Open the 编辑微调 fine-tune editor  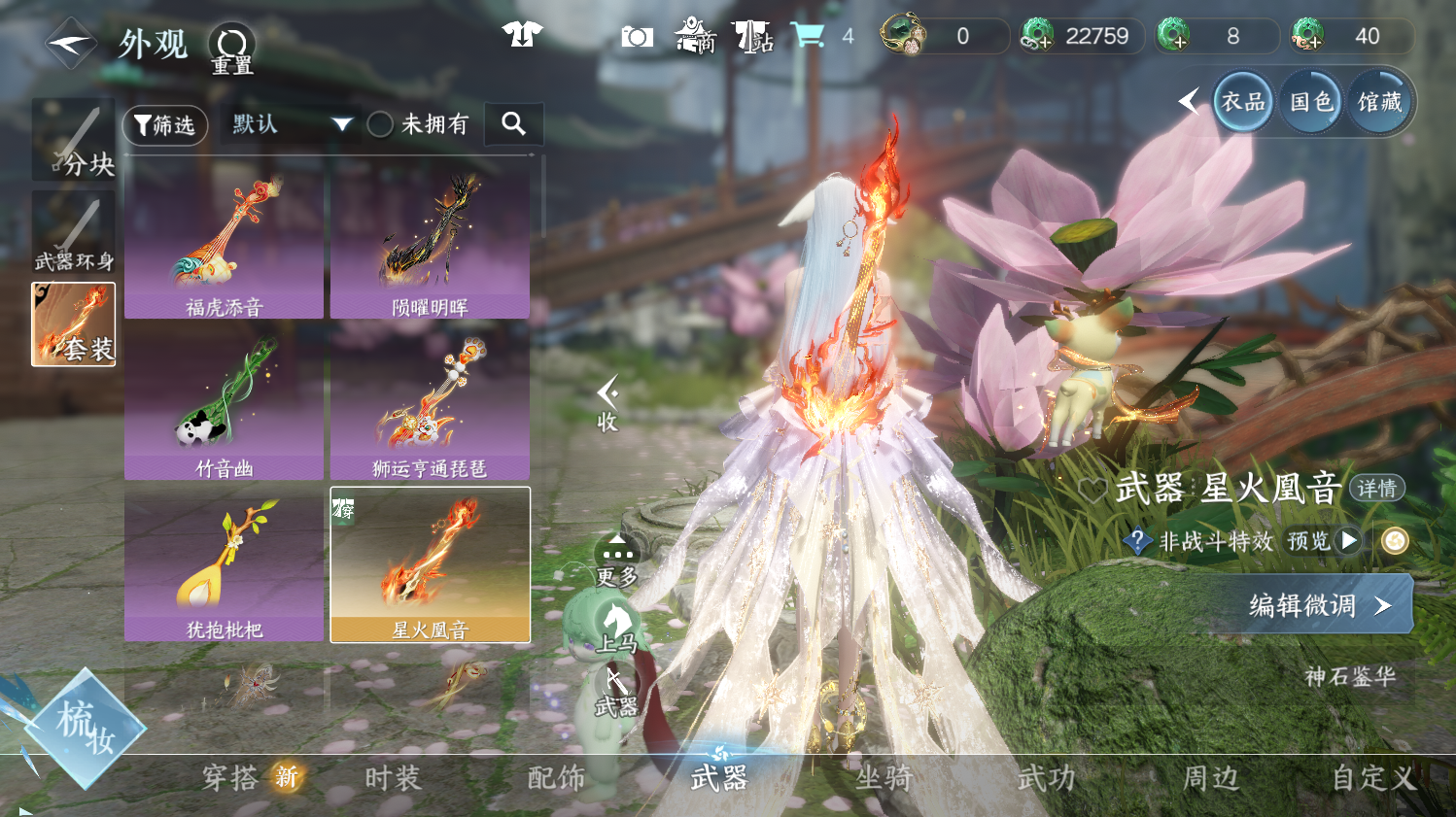[1320, 605]
